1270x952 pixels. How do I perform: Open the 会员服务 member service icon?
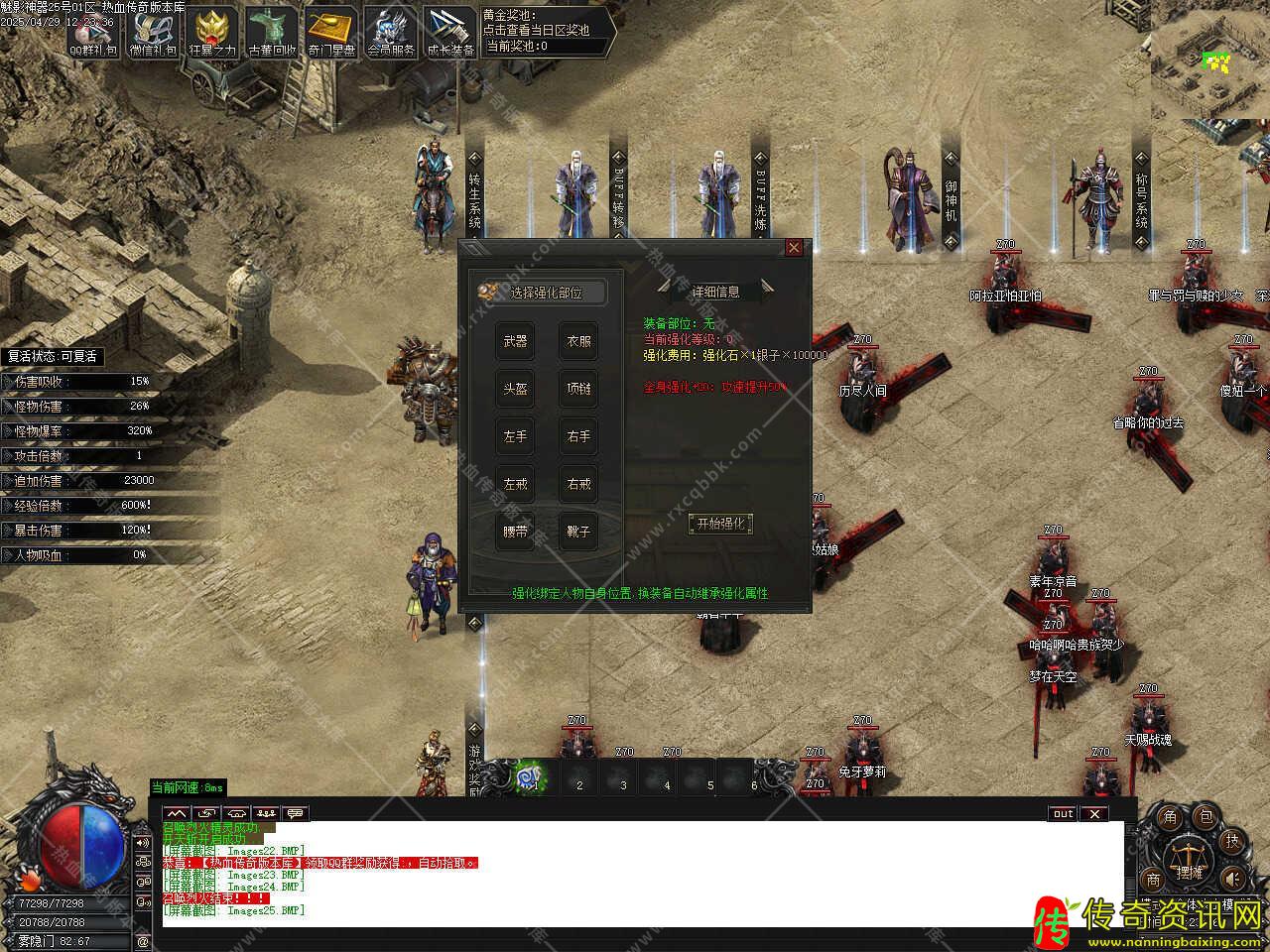click(x=391, y=32)
